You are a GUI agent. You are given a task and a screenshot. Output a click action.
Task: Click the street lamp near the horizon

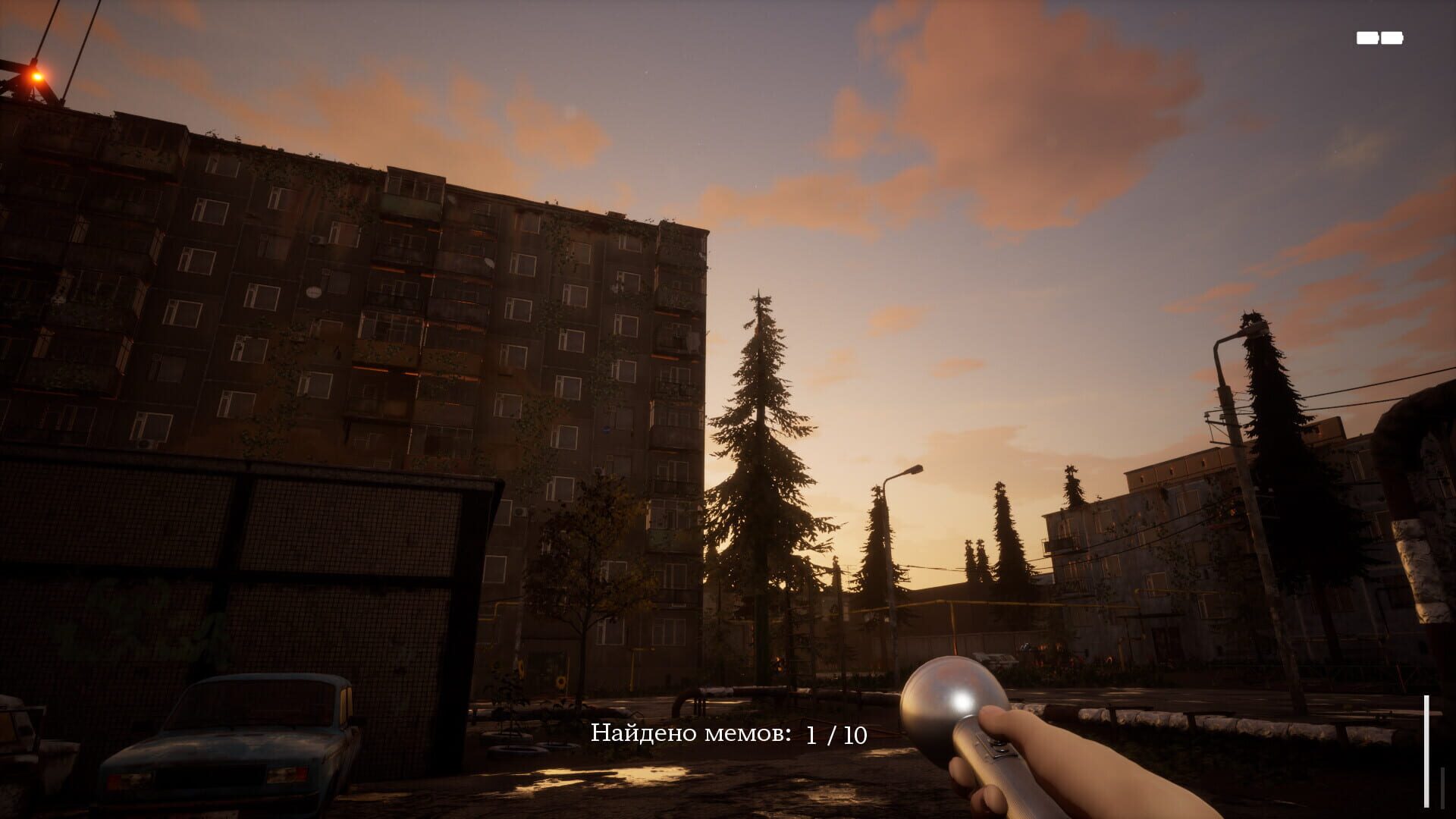pyautogui.click(x=915, y=470)
